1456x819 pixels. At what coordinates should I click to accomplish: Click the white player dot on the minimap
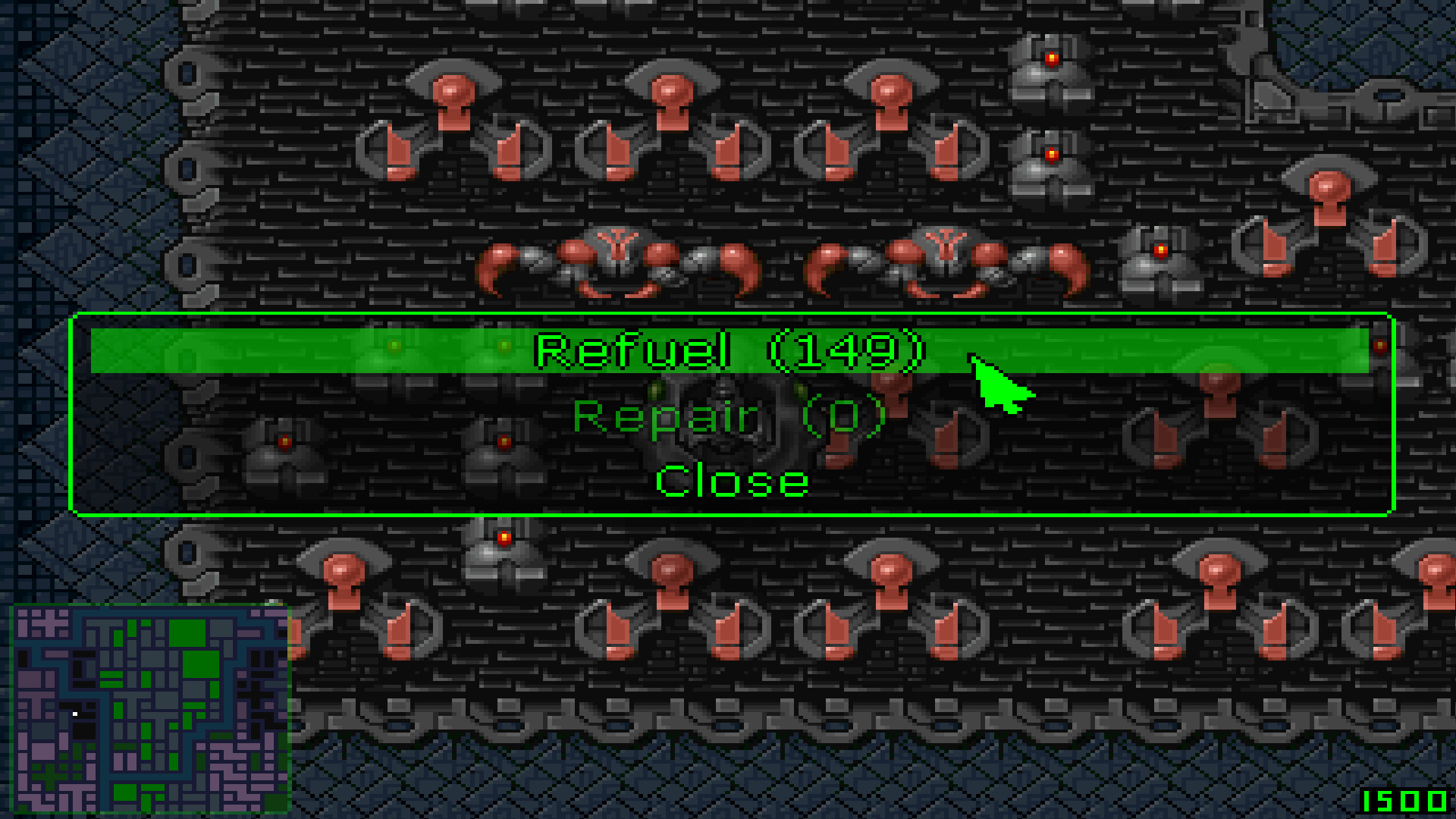(75, 714)
